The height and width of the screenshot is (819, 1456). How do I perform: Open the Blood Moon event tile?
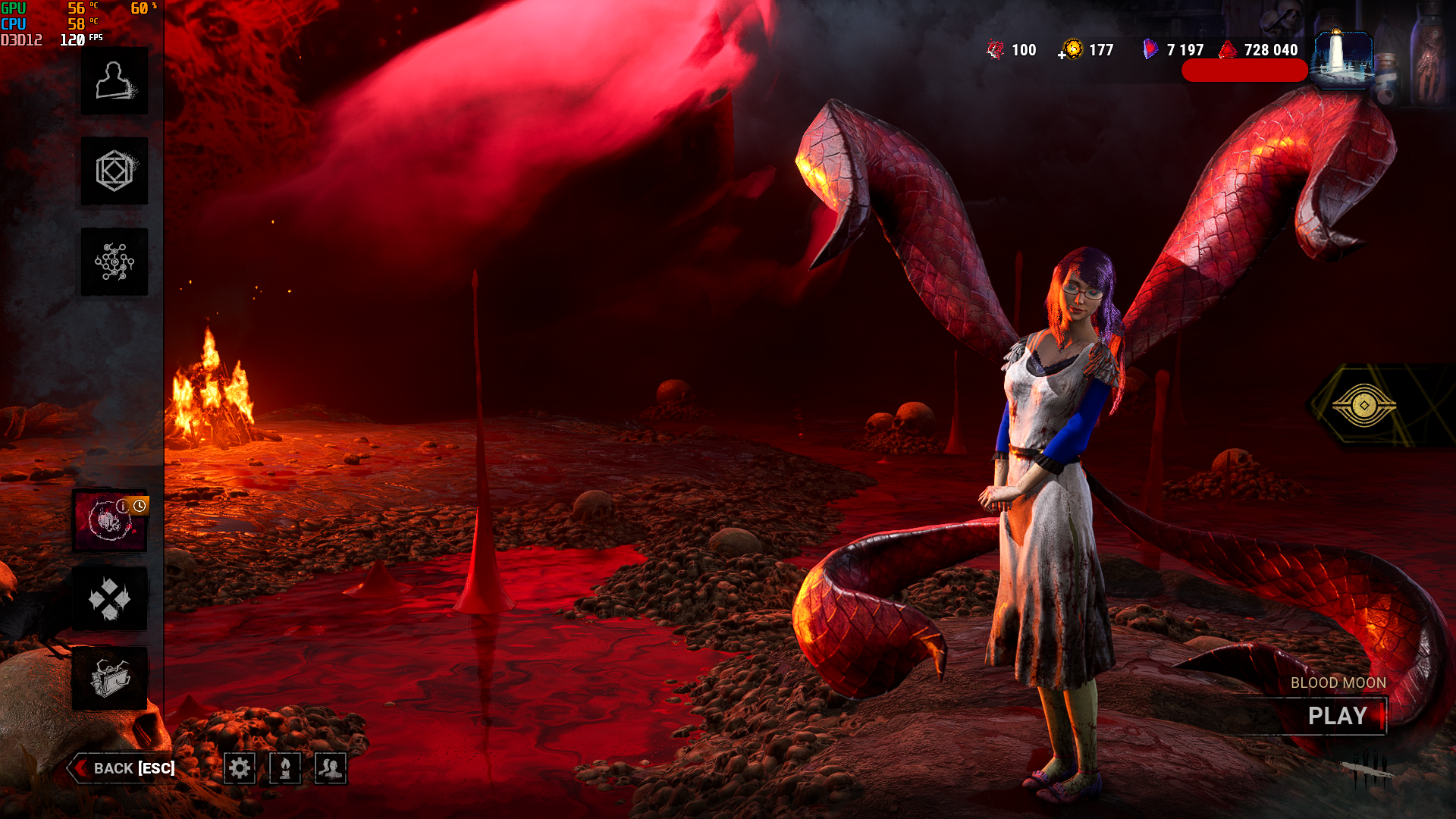110,521
